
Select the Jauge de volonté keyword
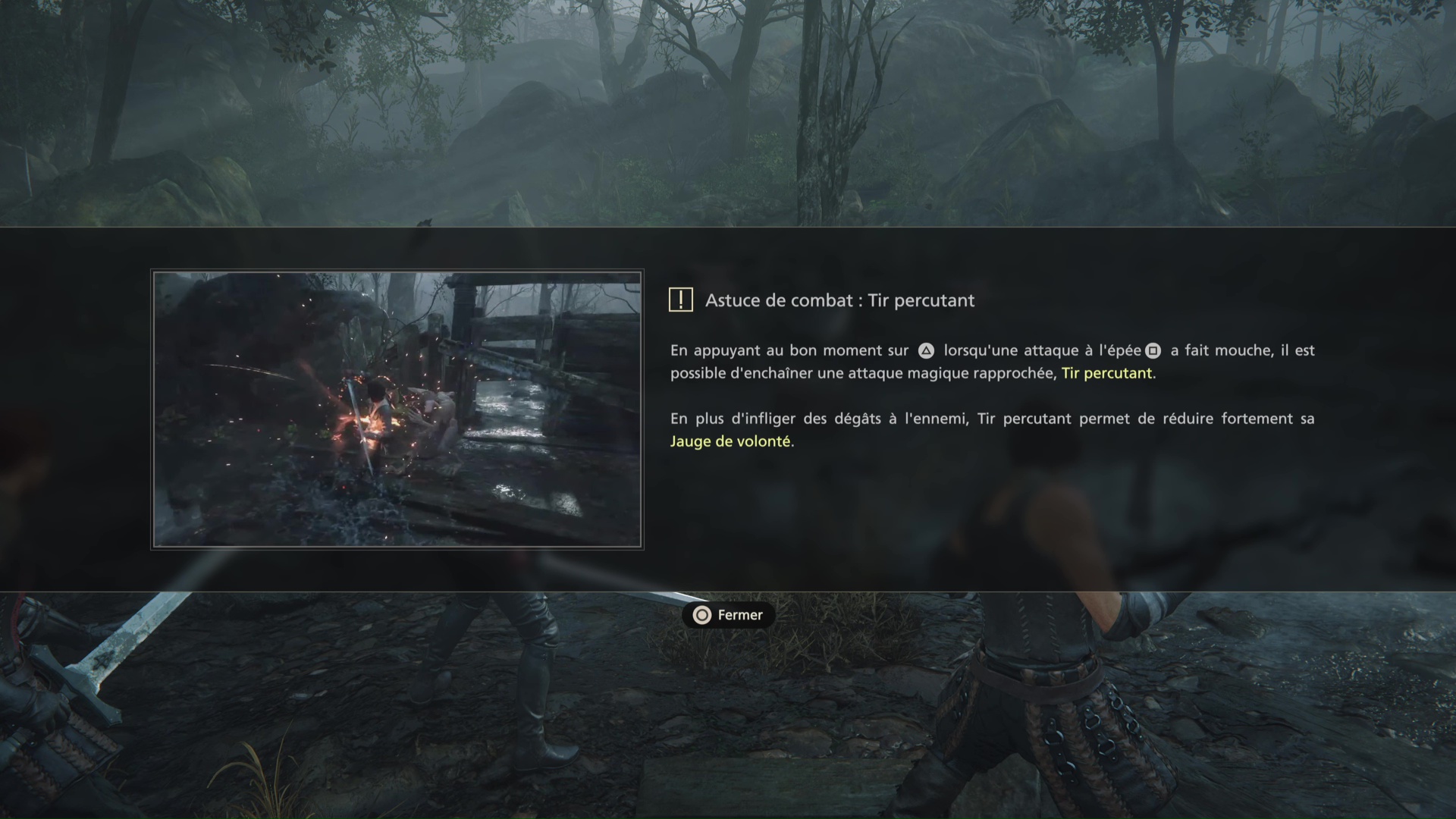tap(730, 441)
